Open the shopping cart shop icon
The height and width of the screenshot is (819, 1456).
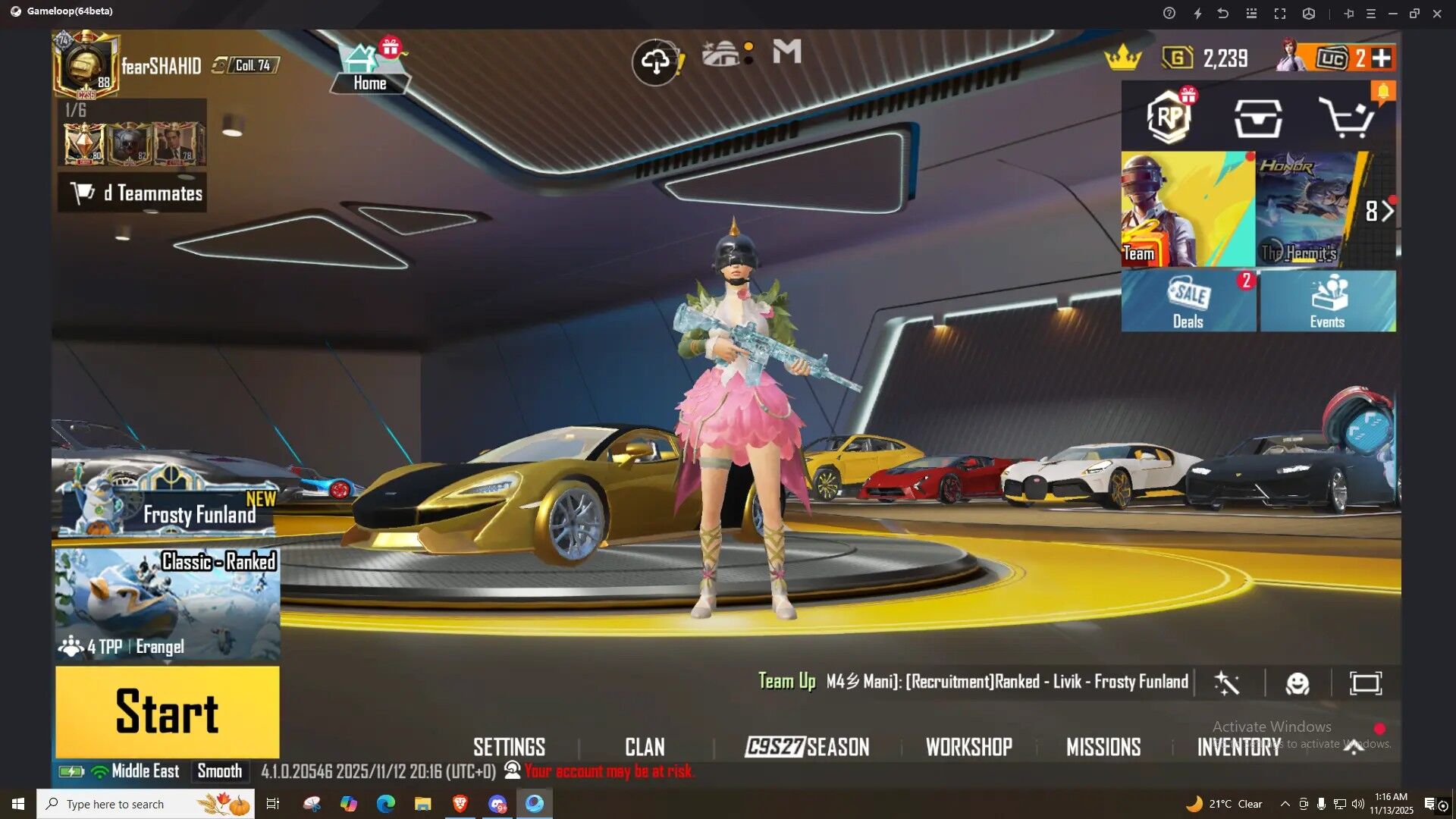point(1346,117)
